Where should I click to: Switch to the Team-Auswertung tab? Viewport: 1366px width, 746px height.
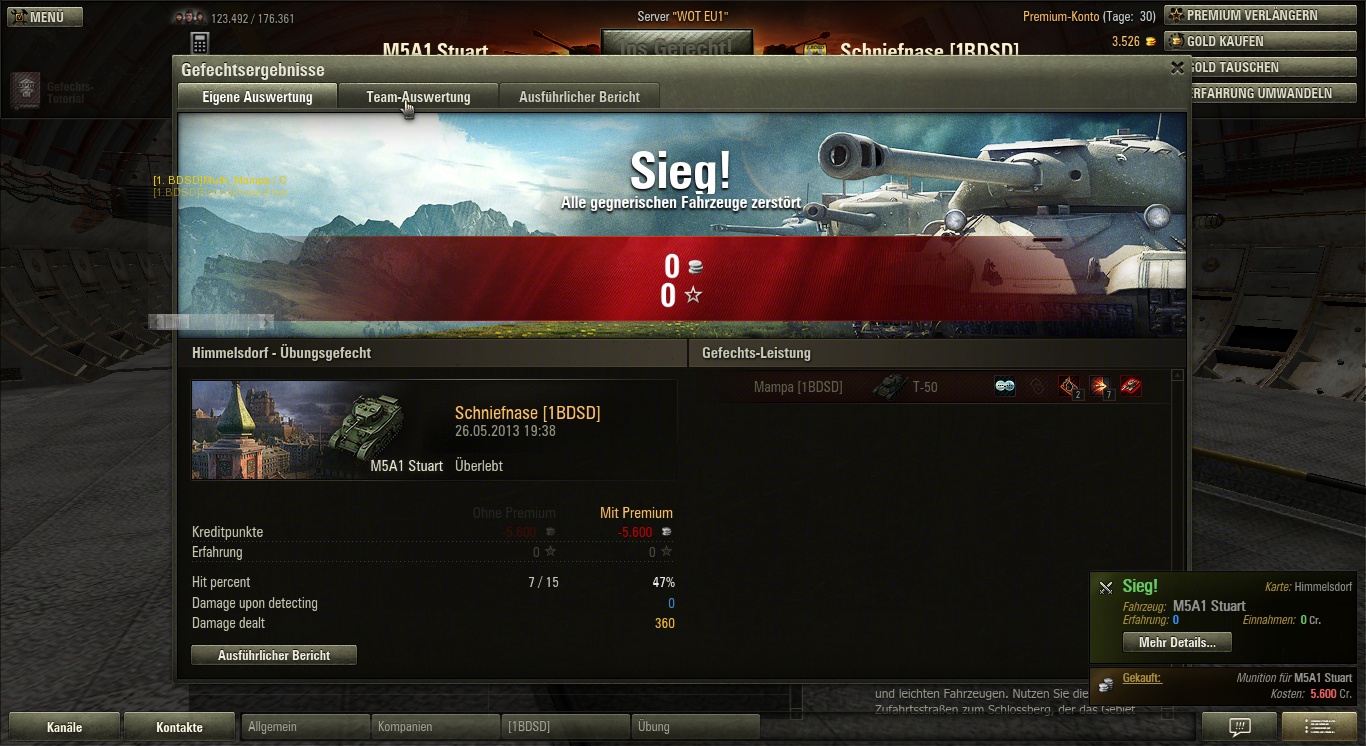(418, 97)
